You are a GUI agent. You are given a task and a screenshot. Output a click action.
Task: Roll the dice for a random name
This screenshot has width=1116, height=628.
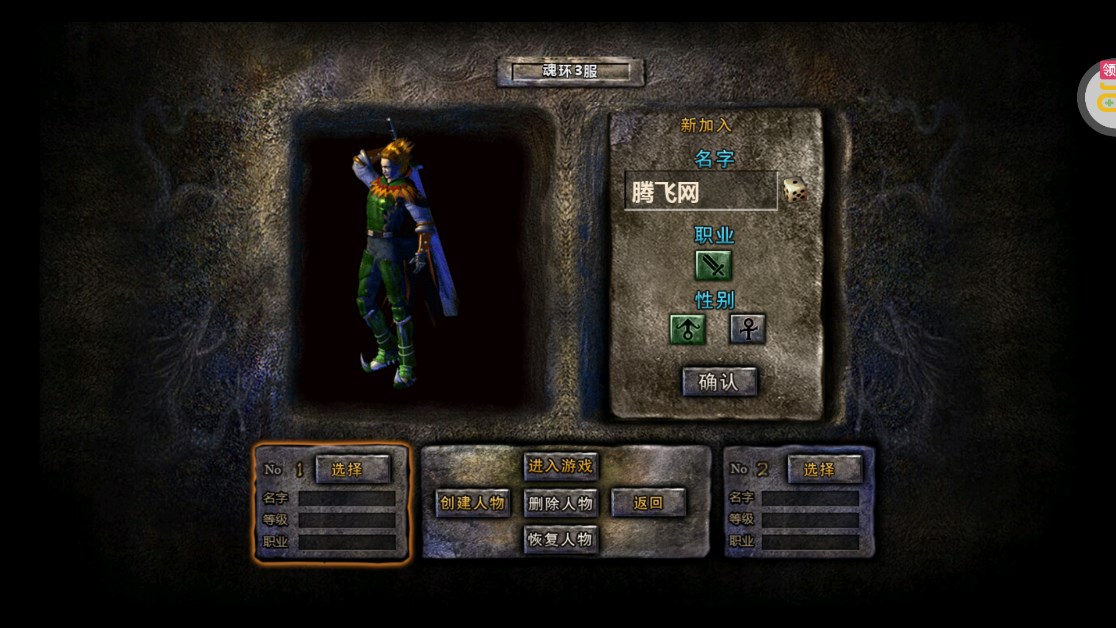[795, 190]
